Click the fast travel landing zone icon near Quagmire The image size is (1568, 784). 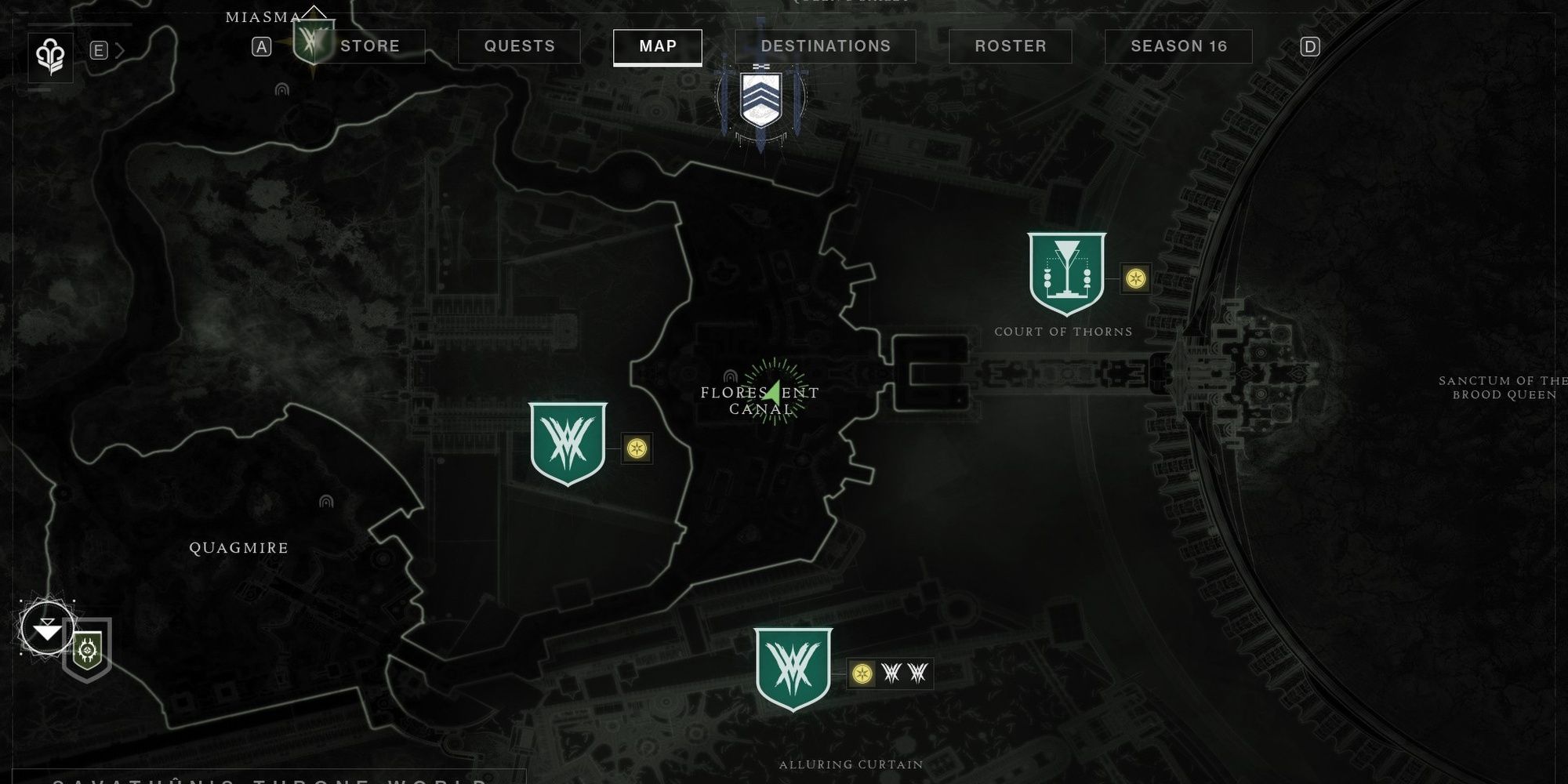click(49, 630)
